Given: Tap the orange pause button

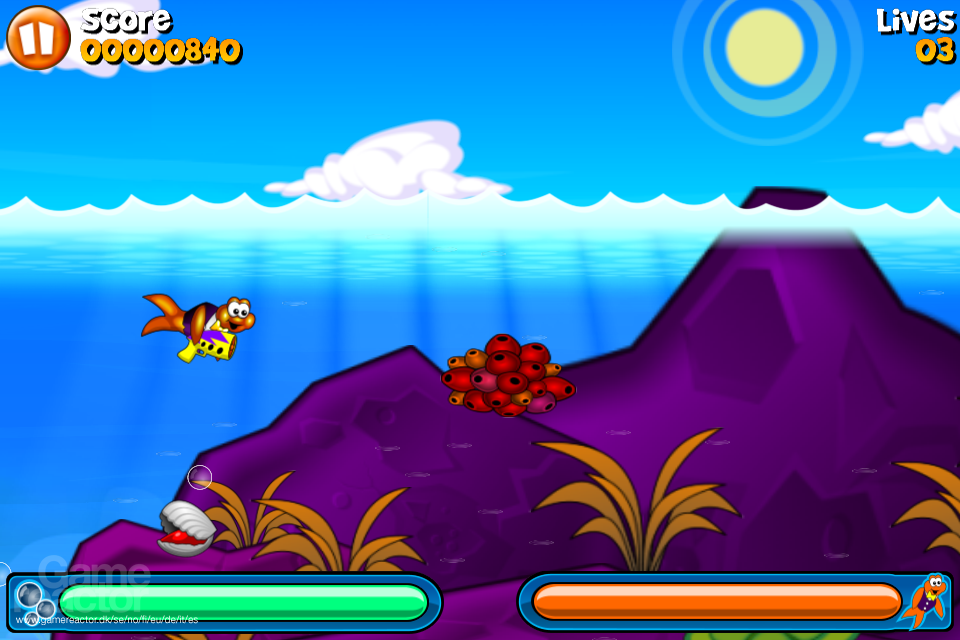Looking at the screenshot, I should (x=38, y=38).
